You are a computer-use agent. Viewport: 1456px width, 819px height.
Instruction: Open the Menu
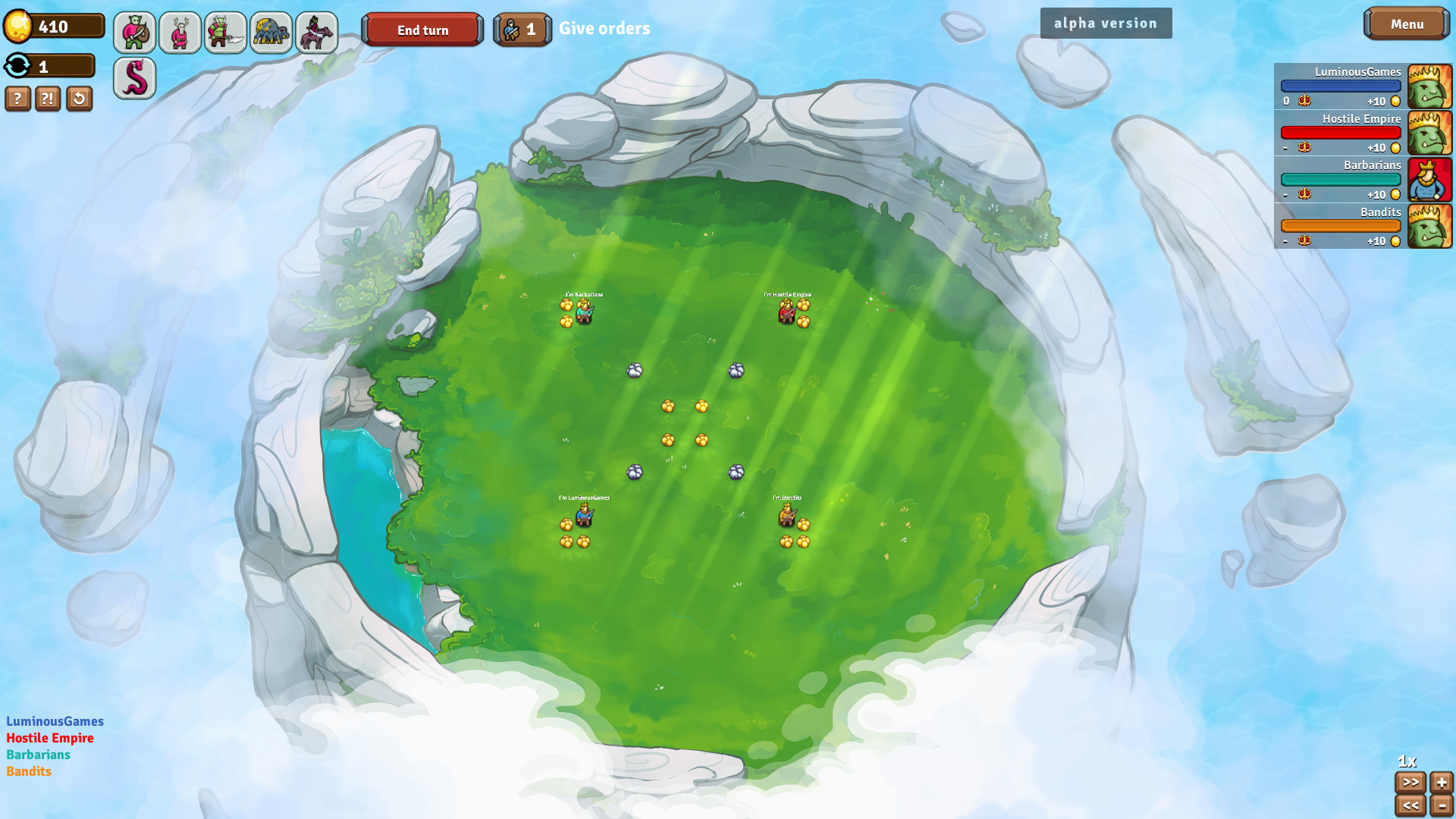point(1407,24)
